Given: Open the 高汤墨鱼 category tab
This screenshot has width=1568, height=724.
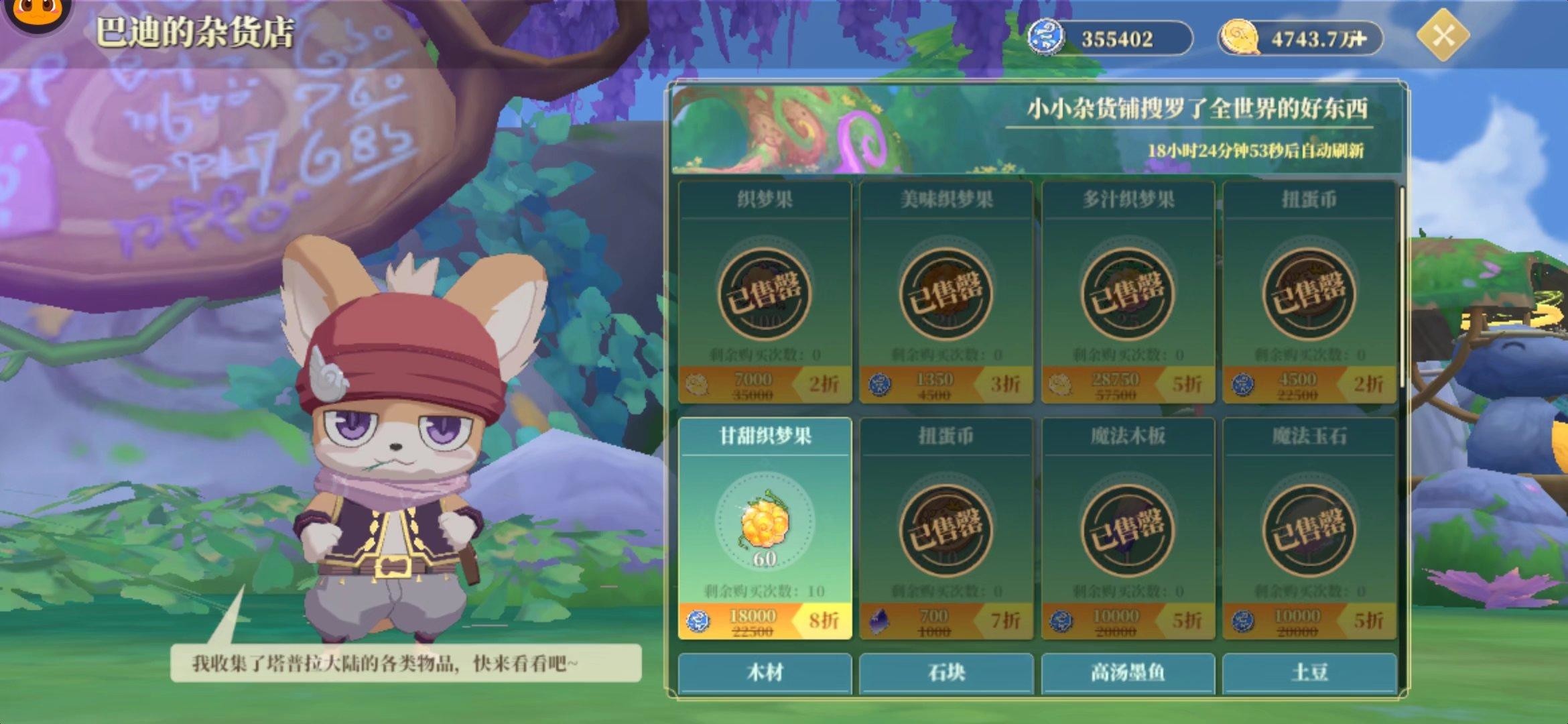Looking at the screenshot, I should (1128, 674).
